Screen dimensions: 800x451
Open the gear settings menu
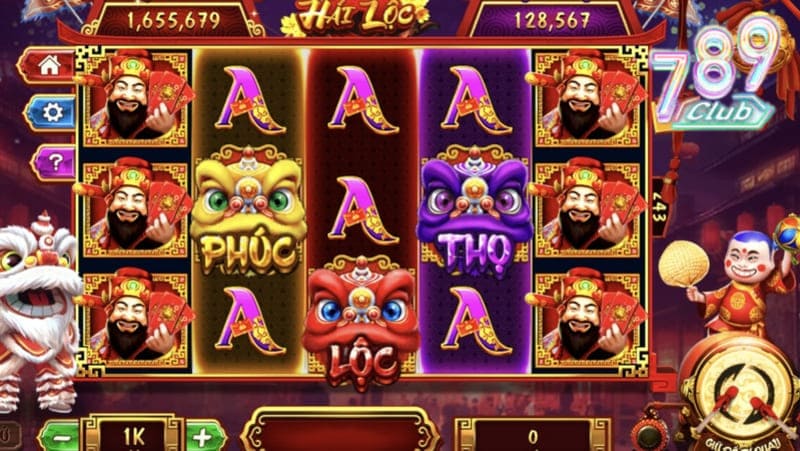tap(52, 112)
